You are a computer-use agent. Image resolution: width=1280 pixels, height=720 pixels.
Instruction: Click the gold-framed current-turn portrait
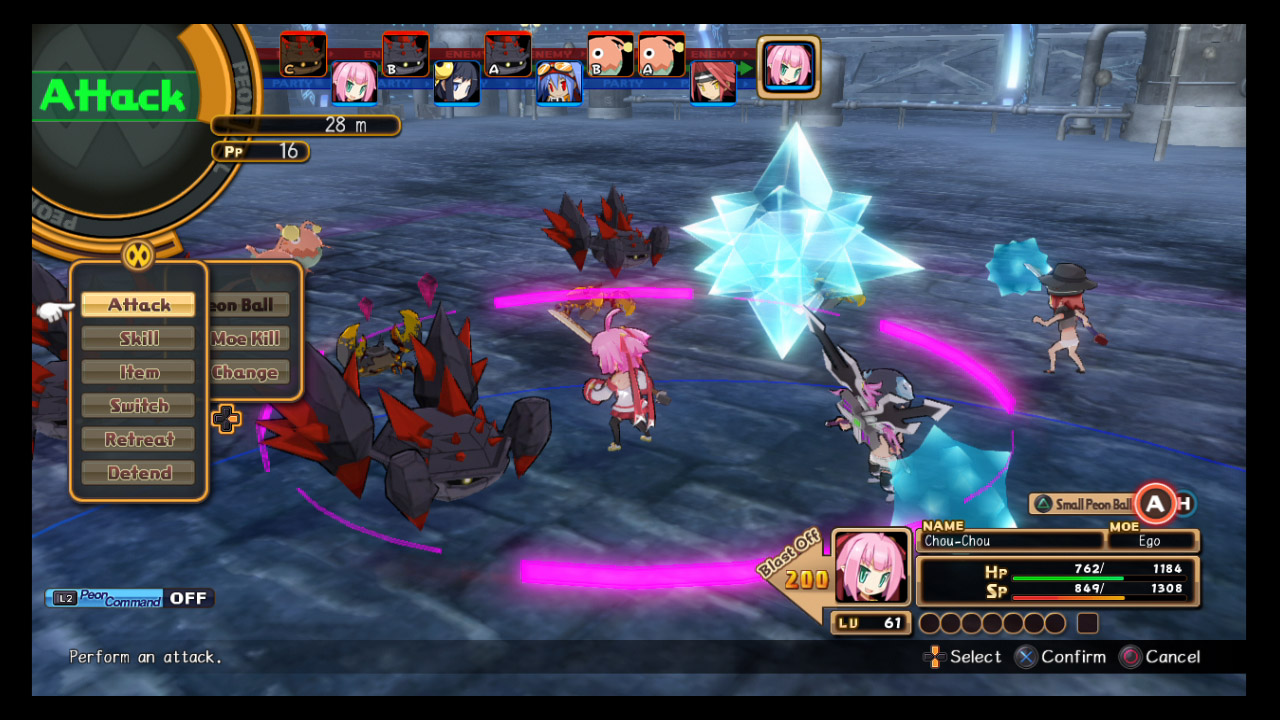click(x=788, y=67)
